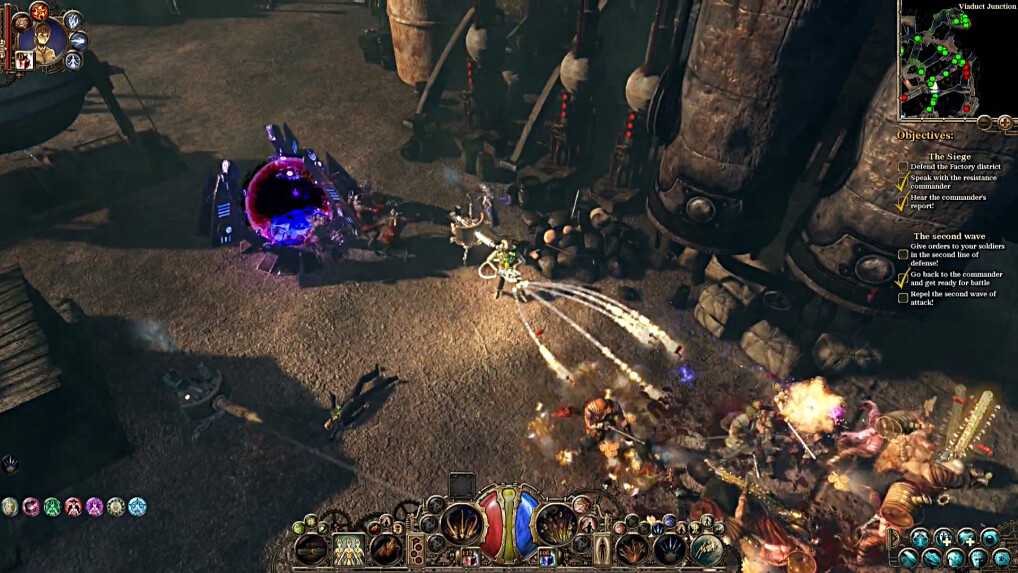
Task: Select the fiery orange orb above the portrait
Action: pos(38,11)
